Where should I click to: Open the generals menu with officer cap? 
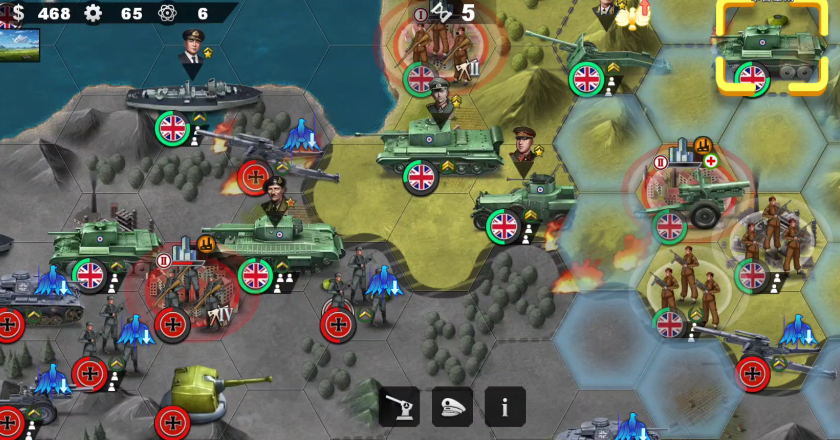(x=452, y=407)
